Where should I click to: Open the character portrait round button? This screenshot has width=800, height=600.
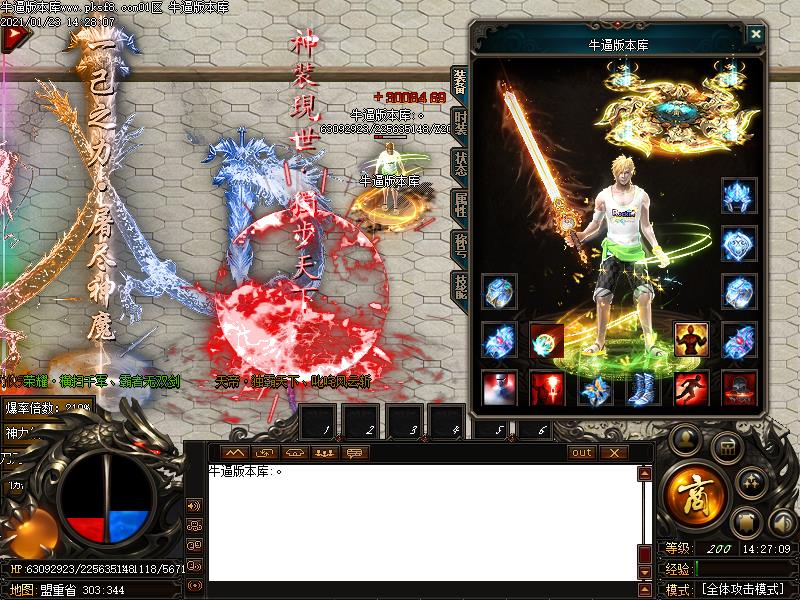point(685,439)
